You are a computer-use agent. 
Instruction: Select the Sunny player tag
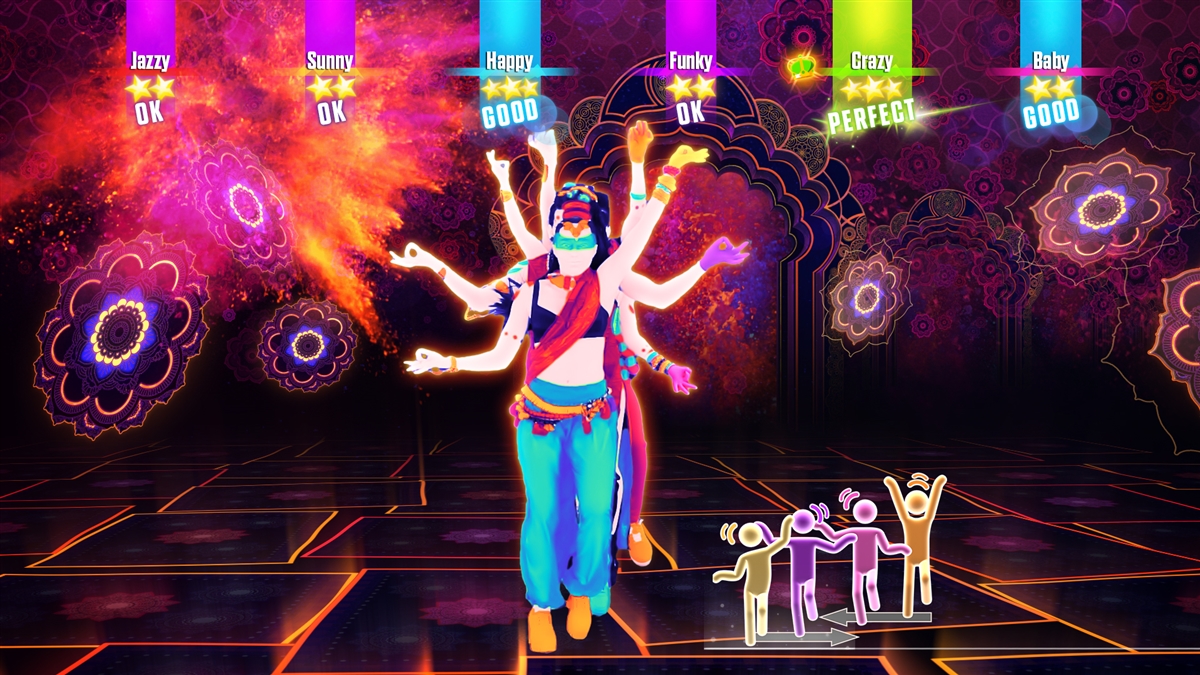pyautogui.click(x=330, y=61)
